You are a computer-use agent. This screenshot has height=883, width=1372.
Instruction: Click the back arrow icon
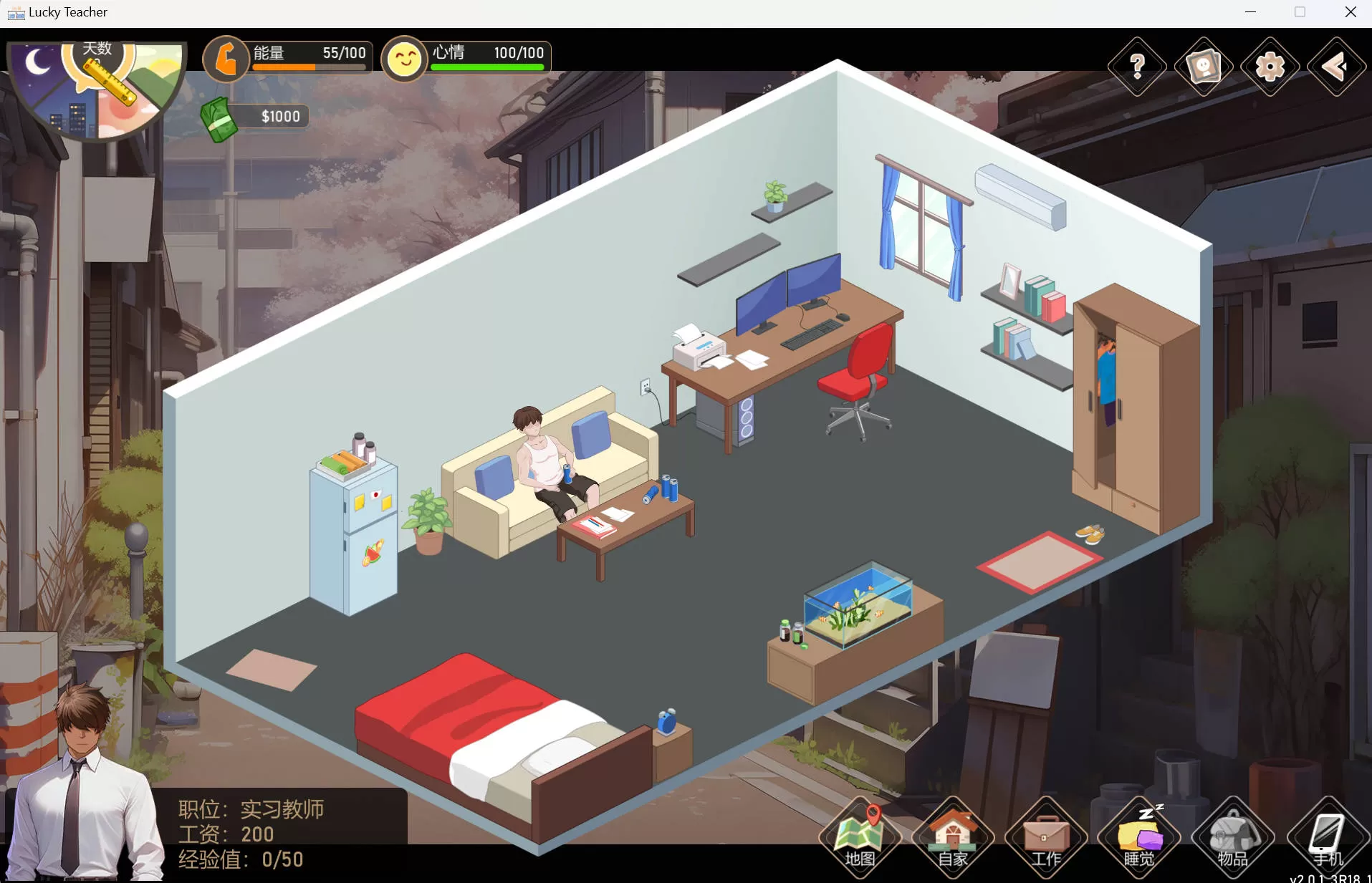pyautogui.click(x=1336, y=67)
